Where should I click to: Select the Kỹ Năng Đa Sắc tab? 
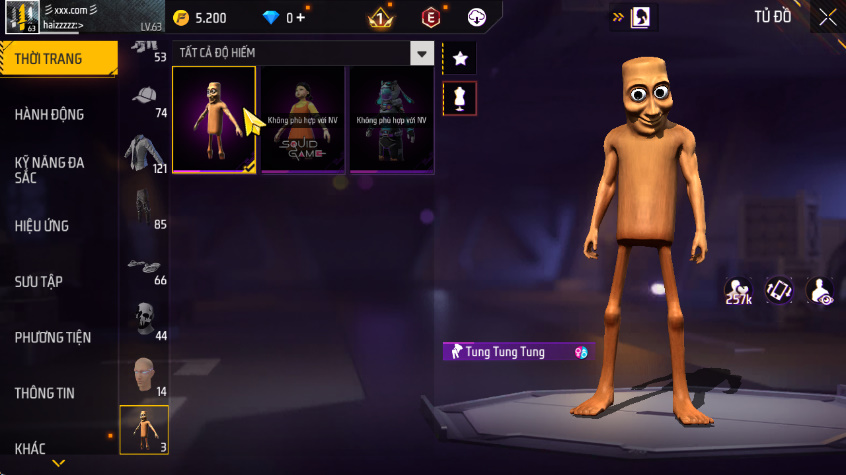[50, 169]
